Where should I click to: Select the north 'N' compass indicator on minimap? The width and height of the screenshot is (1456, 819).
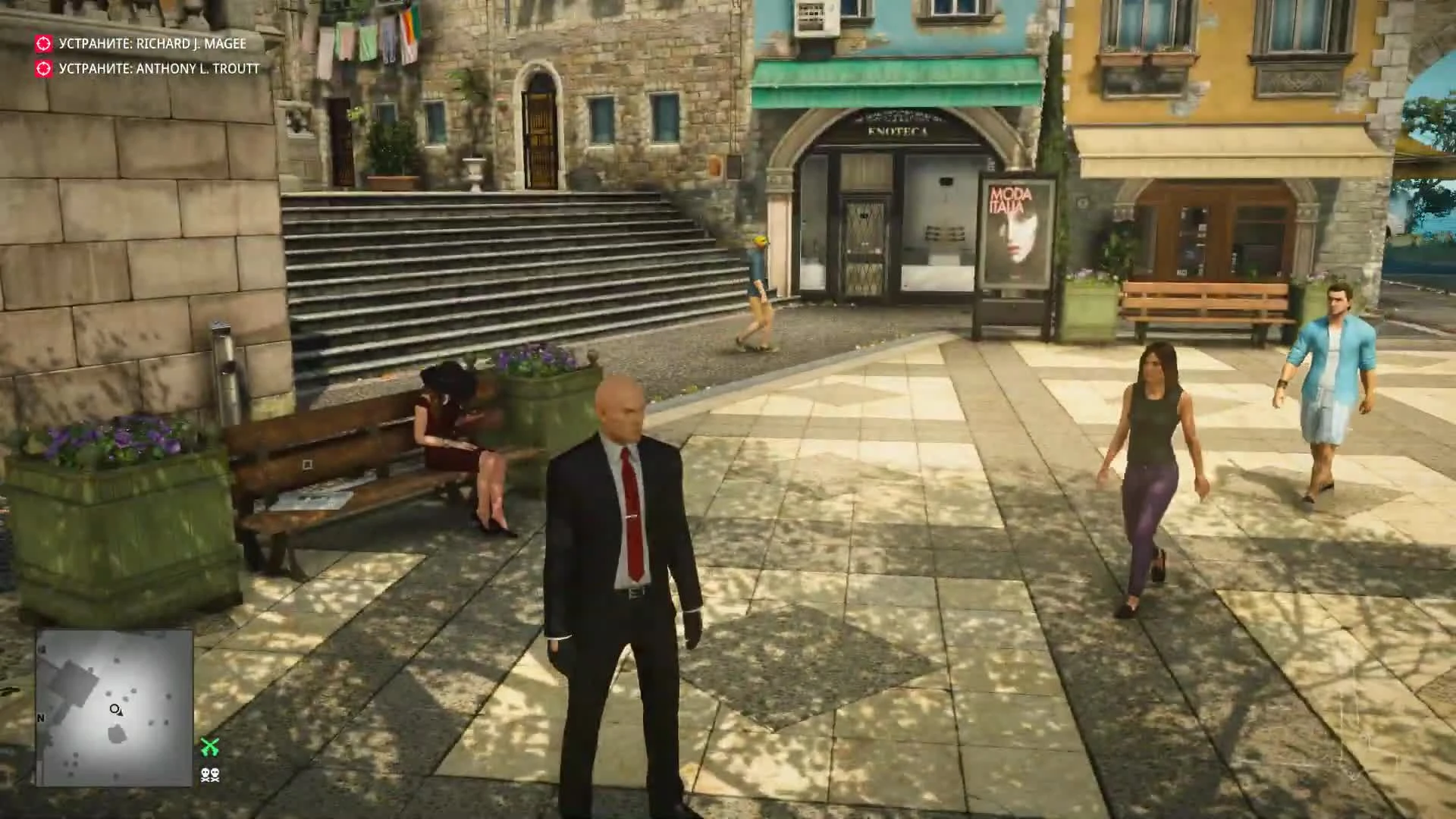pos(40,717)
